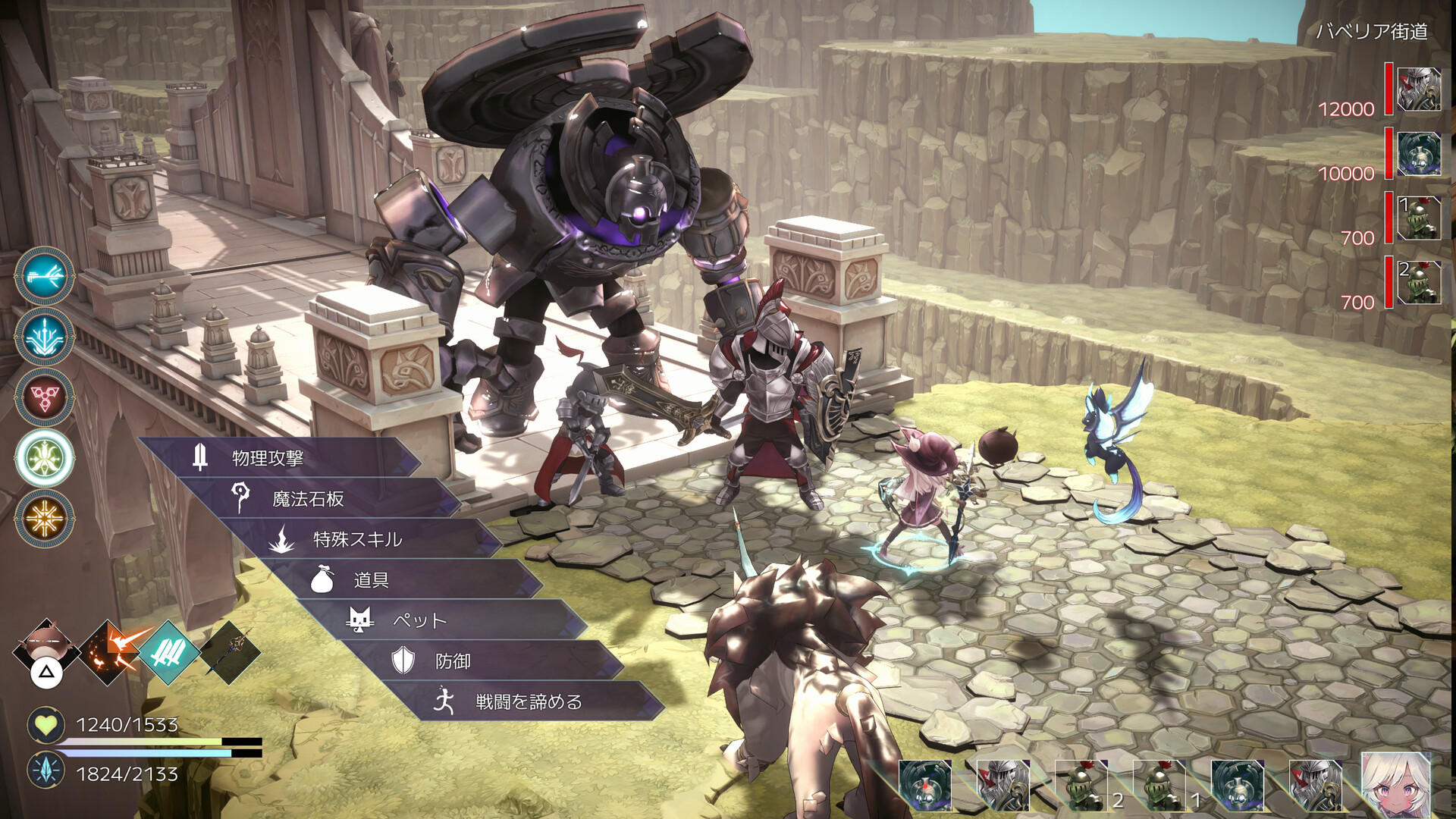Select the glowing green flower rune
Viewport: 1456px width, 819px height.
(x=45, y=458)
